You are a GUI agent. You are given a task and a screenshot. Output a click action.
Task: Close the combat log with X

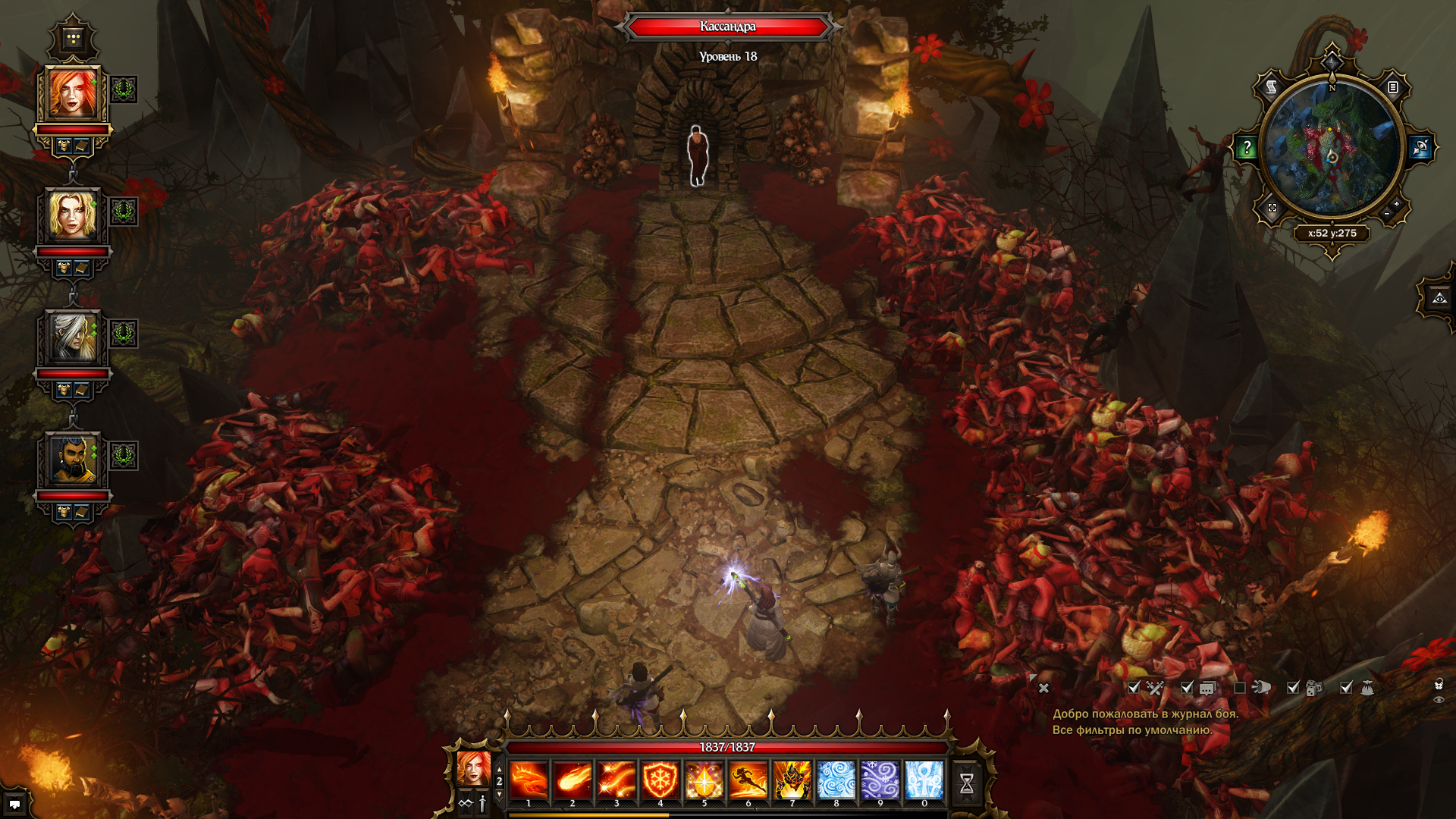pos(1043,688)
